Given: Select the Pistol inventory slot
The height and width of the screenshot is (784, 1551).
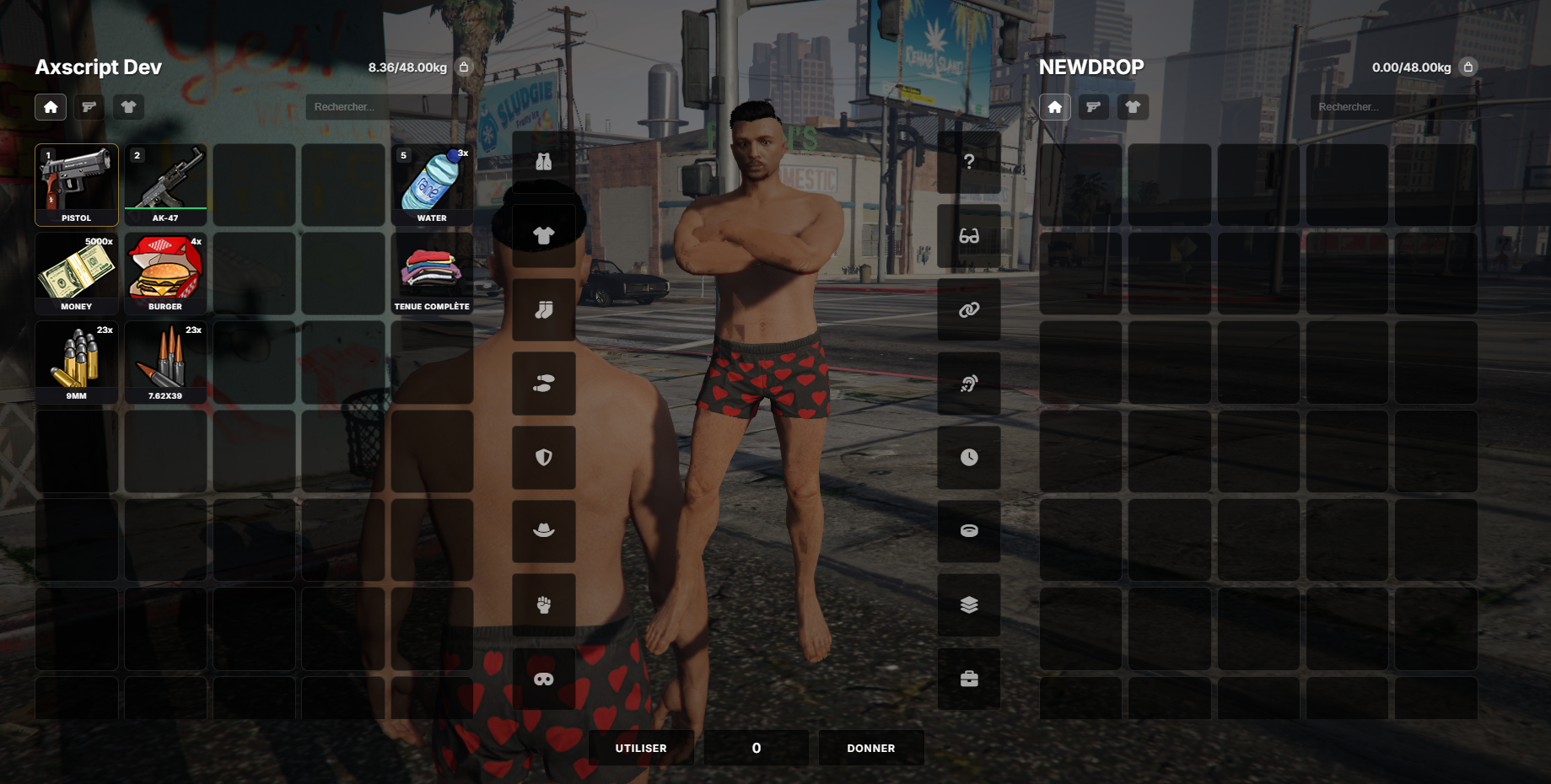Looking at the screenshot, I should pyautogui.click(x=77, y=185).
